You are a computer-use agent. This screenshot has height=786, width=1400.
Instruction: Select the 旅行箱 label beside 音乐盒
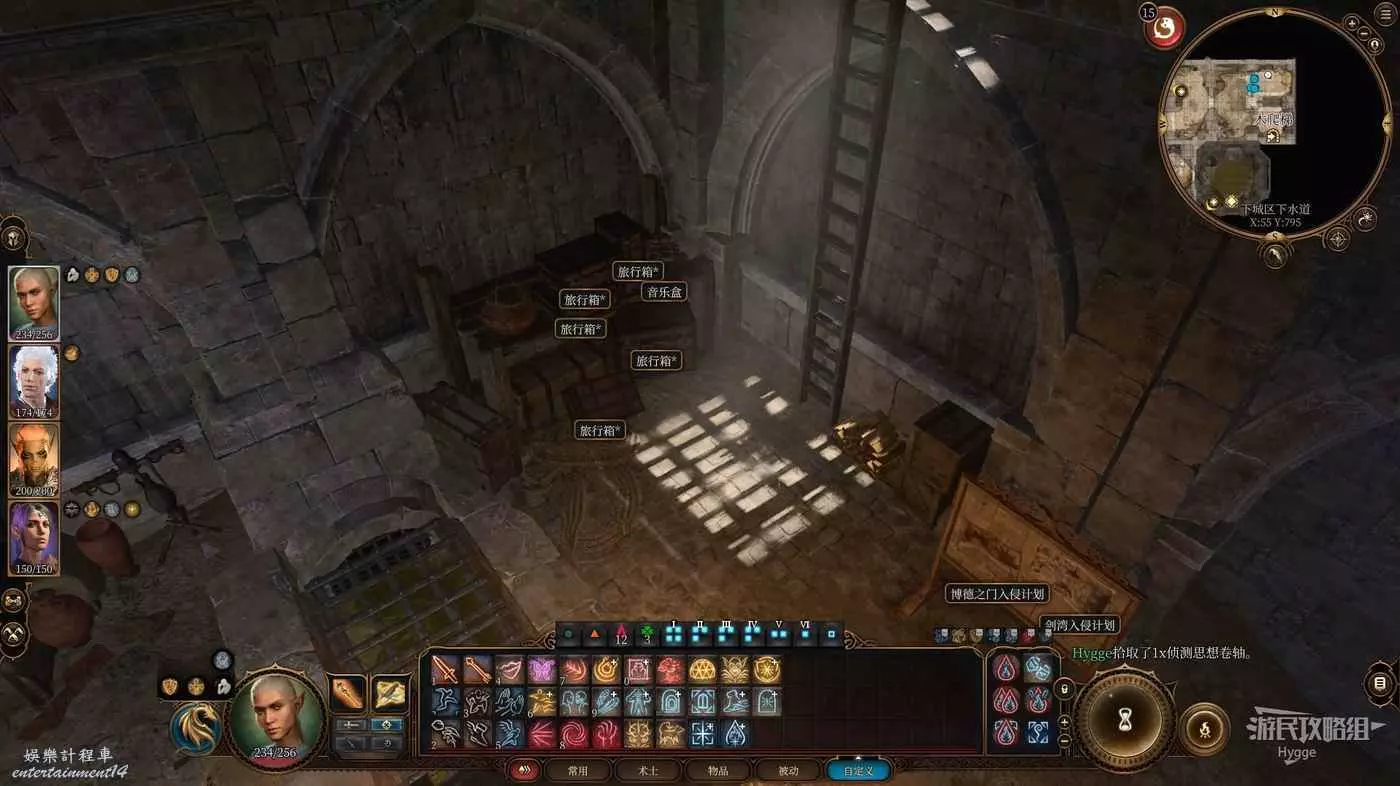tap(638, 271)
